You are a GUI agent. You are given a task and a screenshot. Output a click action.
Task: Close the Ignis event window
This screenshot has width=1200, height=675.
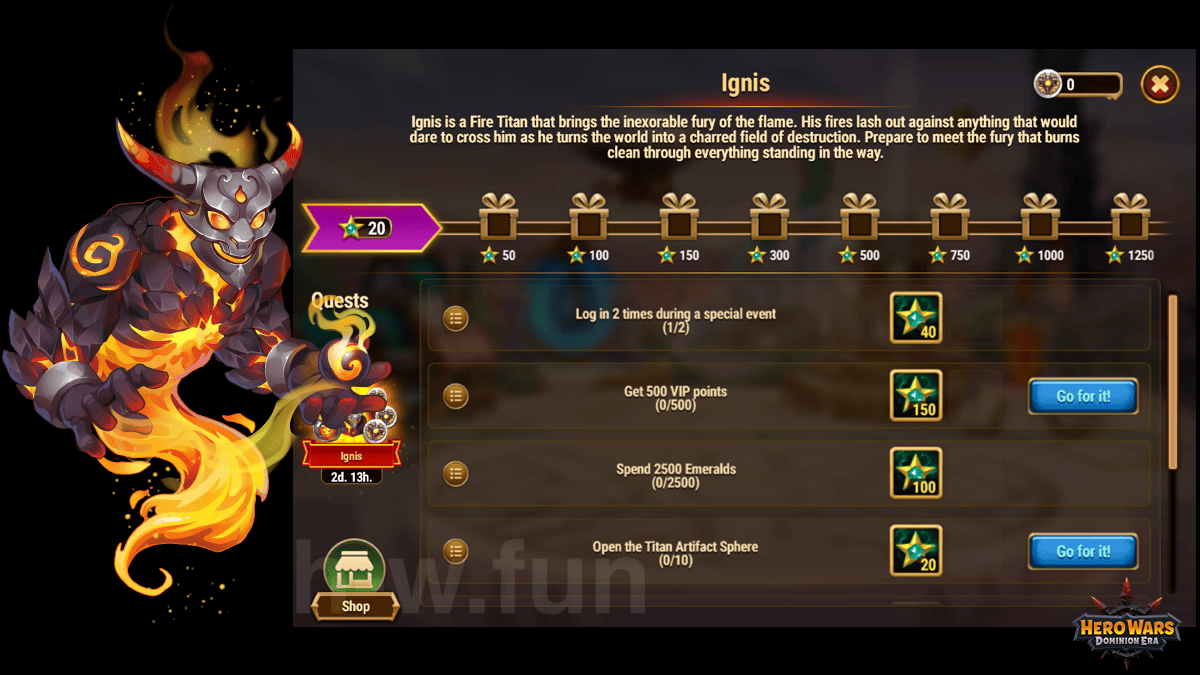click(1159, 85)
